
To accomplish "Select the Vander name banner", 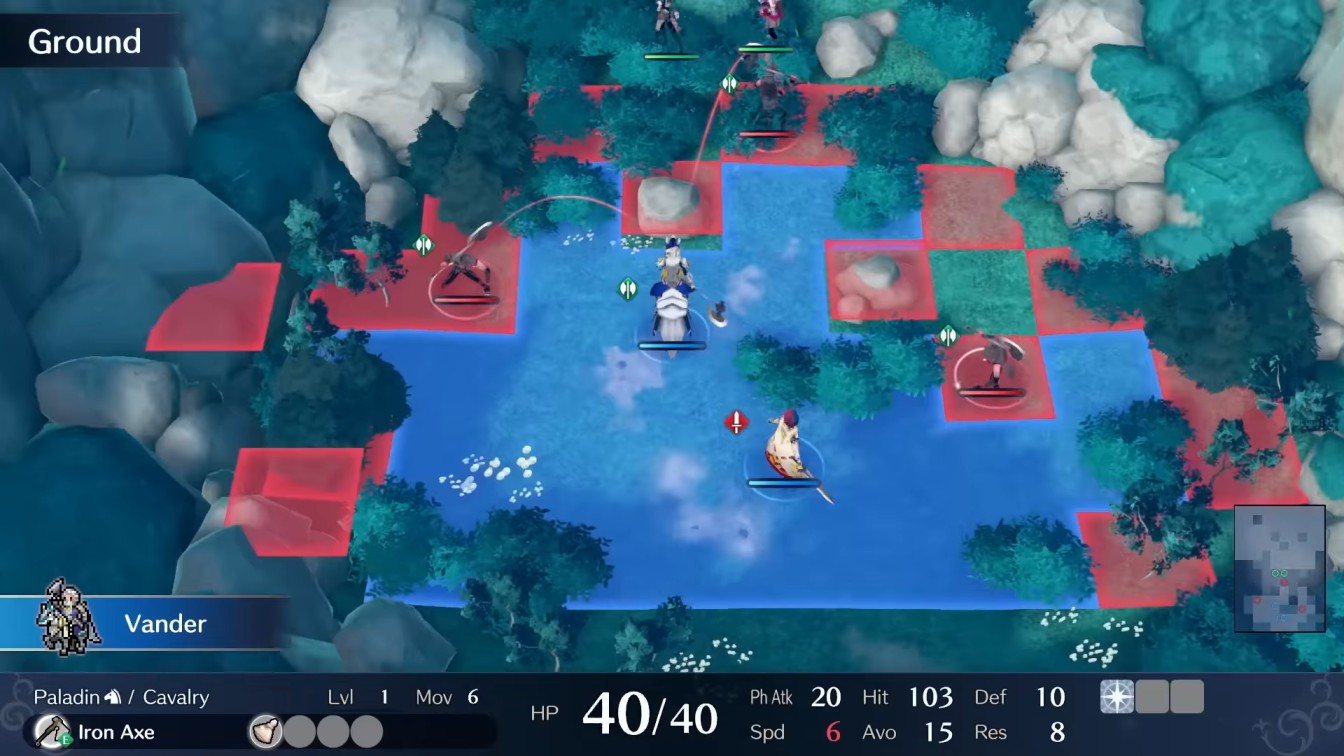I will pos(163,624).
